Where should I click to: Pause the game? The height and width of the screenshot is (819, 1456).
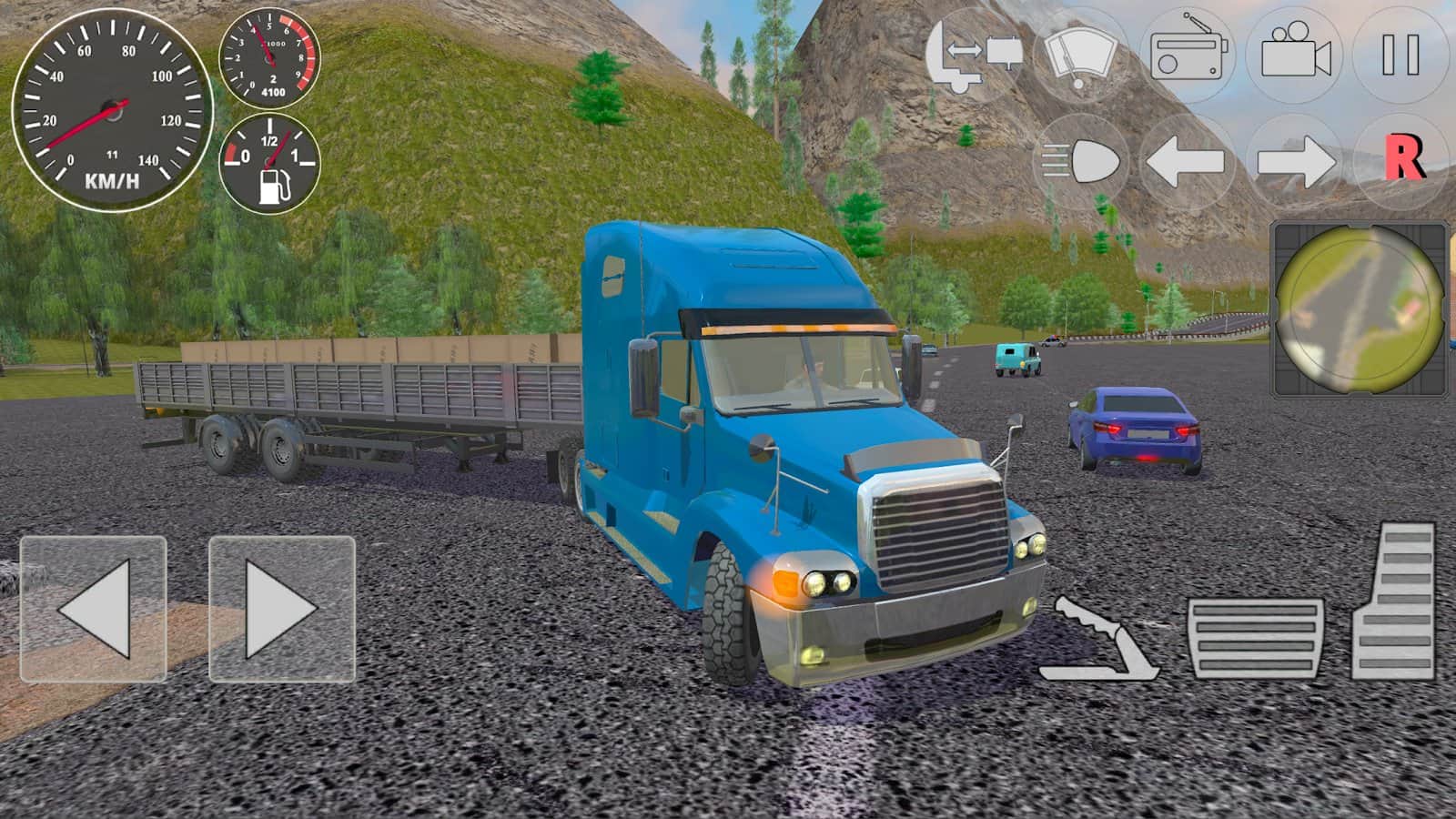point(1400,55)
